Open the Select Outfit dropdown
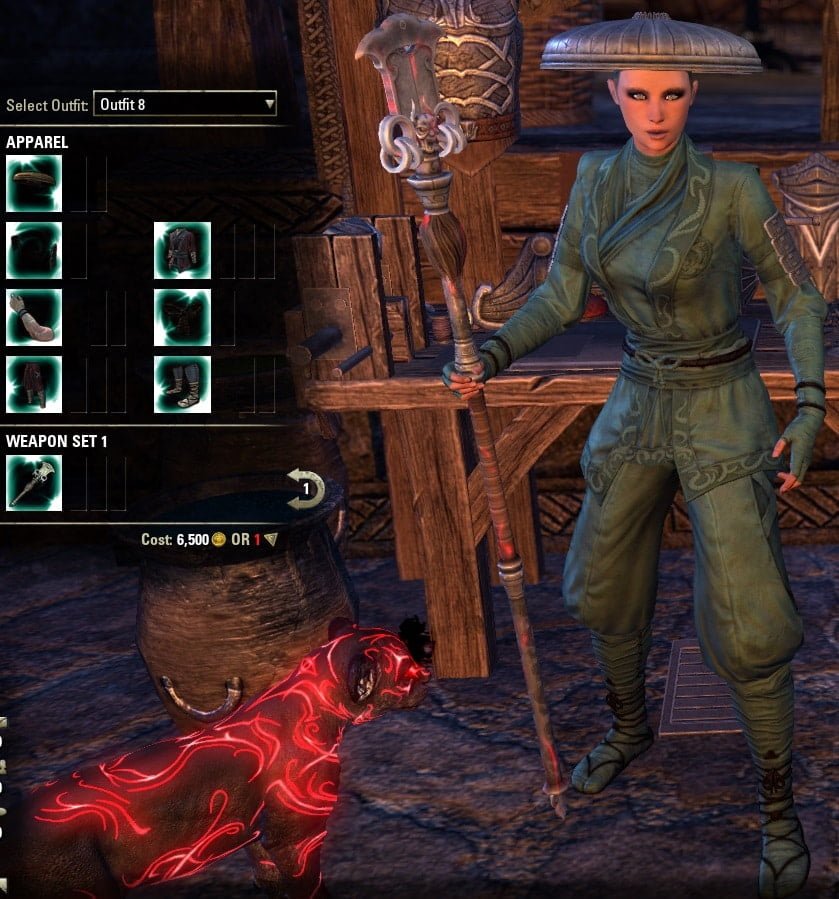Image resolution: width=839 pixels, height=899 pixels. pos(184,104)
